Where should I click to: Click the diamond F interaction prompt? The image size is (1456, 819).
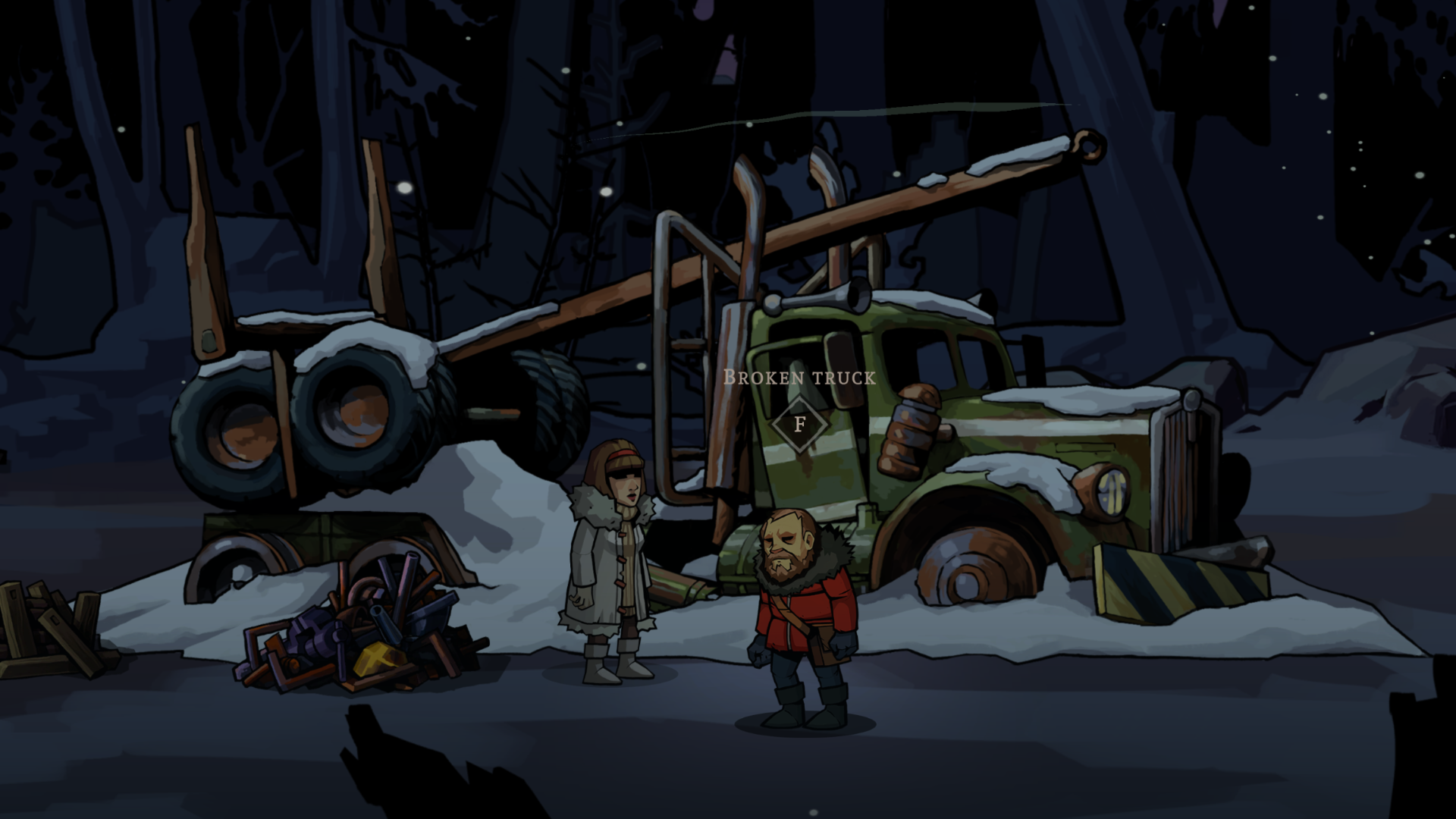click(800, 423)
